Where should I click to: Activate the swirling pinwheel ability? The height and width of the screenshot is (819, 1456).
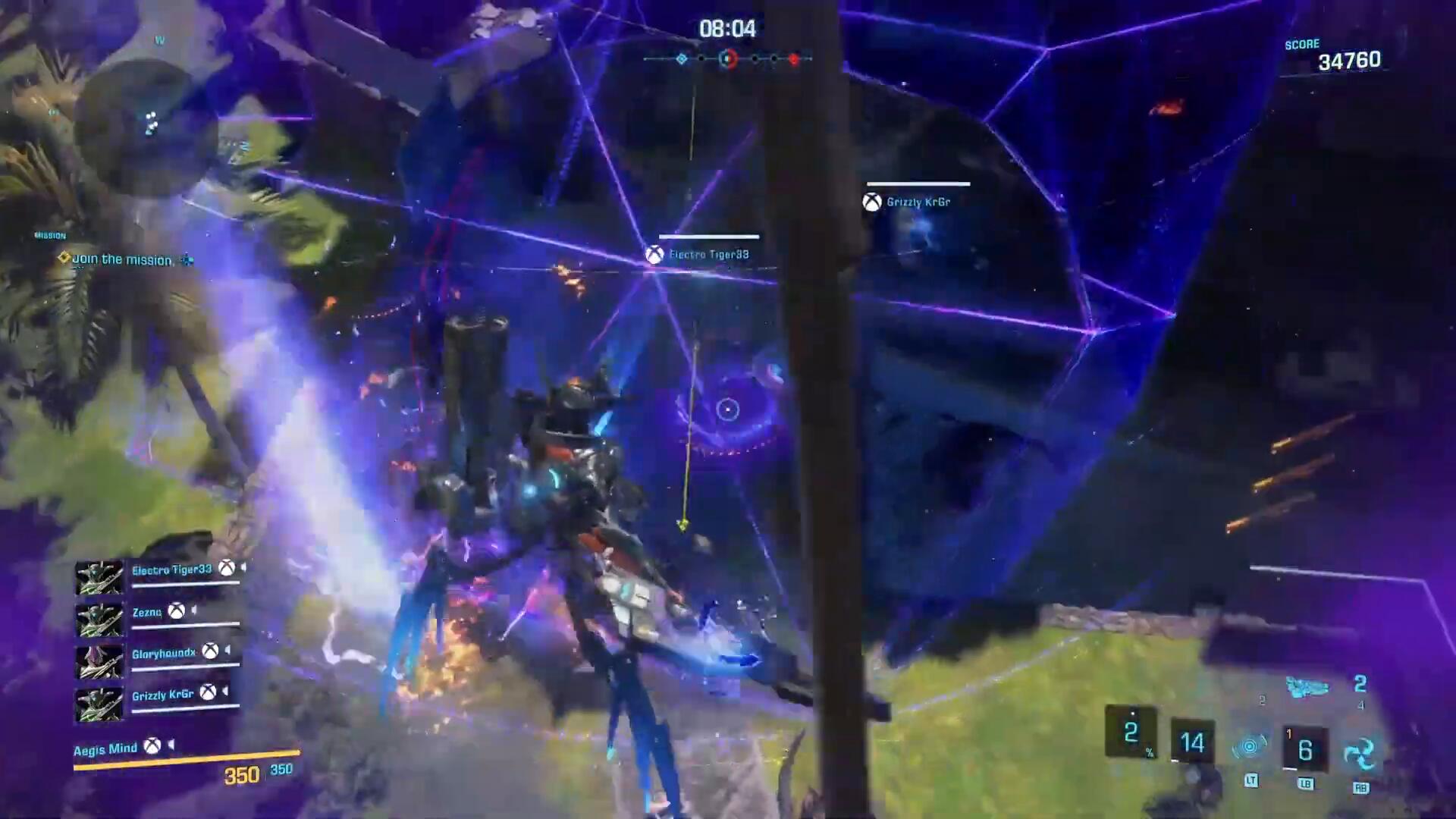1360,753
